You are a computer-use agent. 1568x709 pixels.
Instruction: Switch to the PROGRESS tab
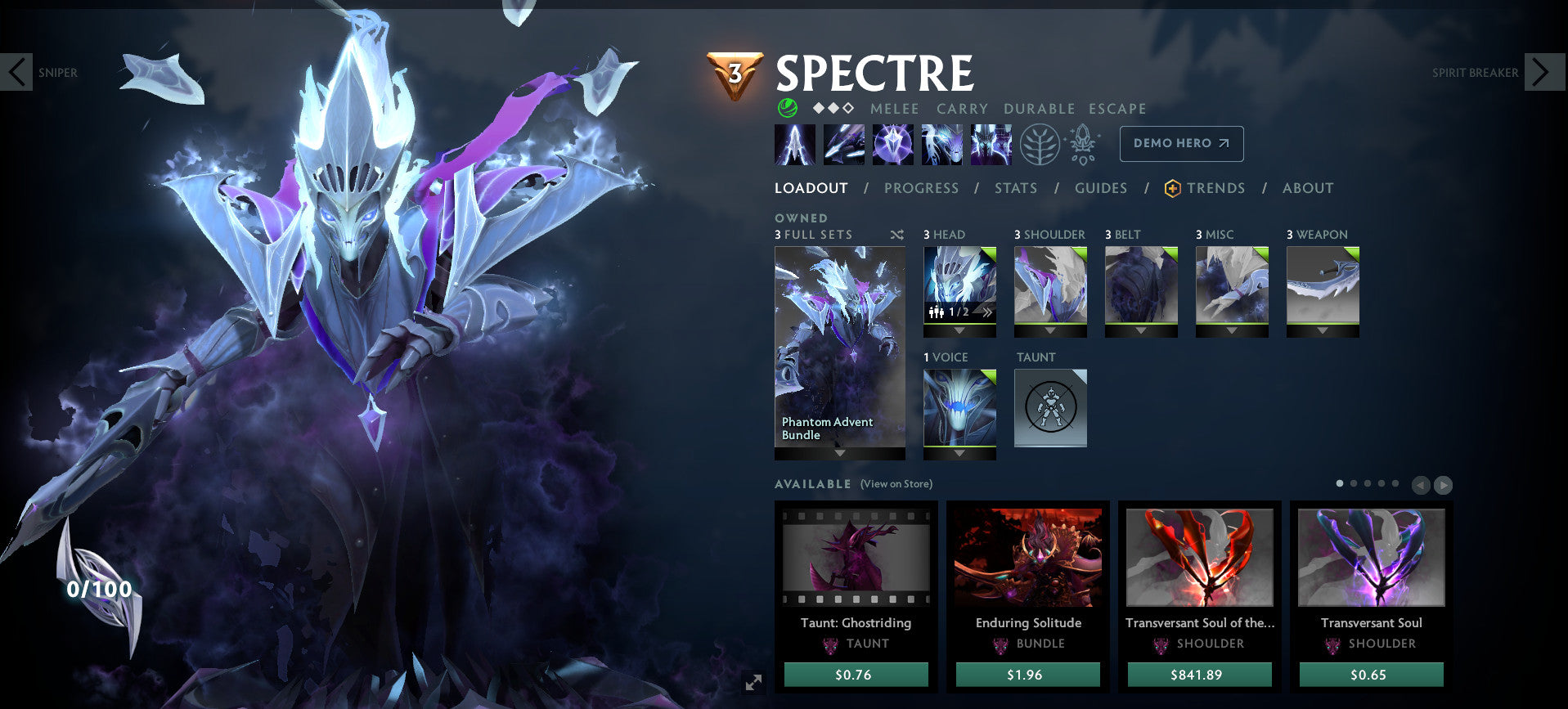(x=922, y=188)
